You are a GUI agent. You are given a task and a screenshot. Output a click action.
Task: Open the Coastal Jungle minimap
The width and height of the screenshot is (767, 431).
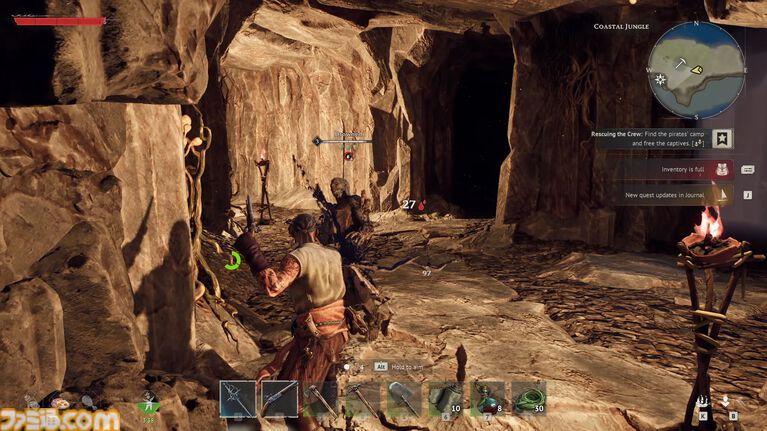(696, 70)
